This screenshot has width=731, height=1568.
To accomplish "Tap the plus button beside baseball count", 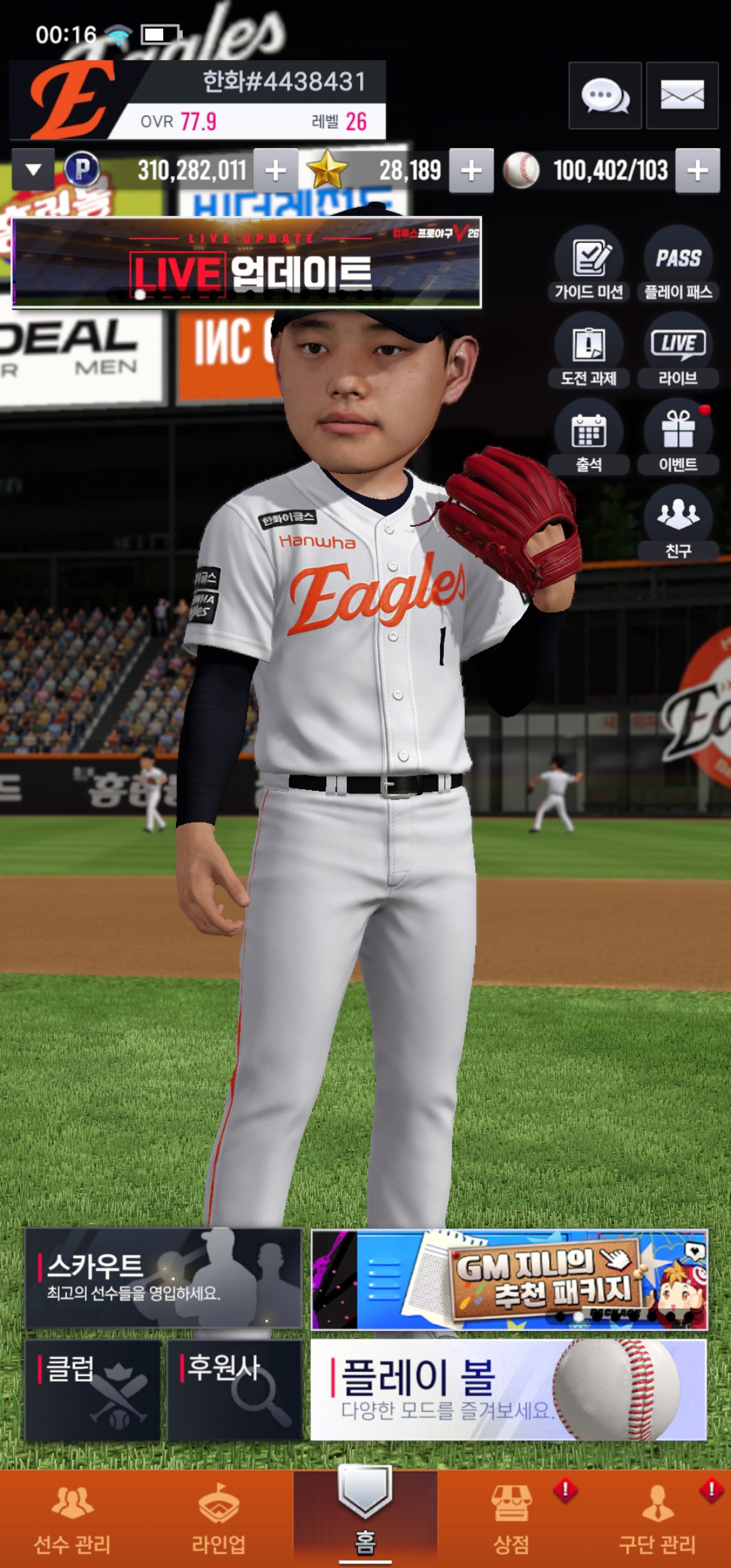I will pyautogui.click(x=698, y=171).
